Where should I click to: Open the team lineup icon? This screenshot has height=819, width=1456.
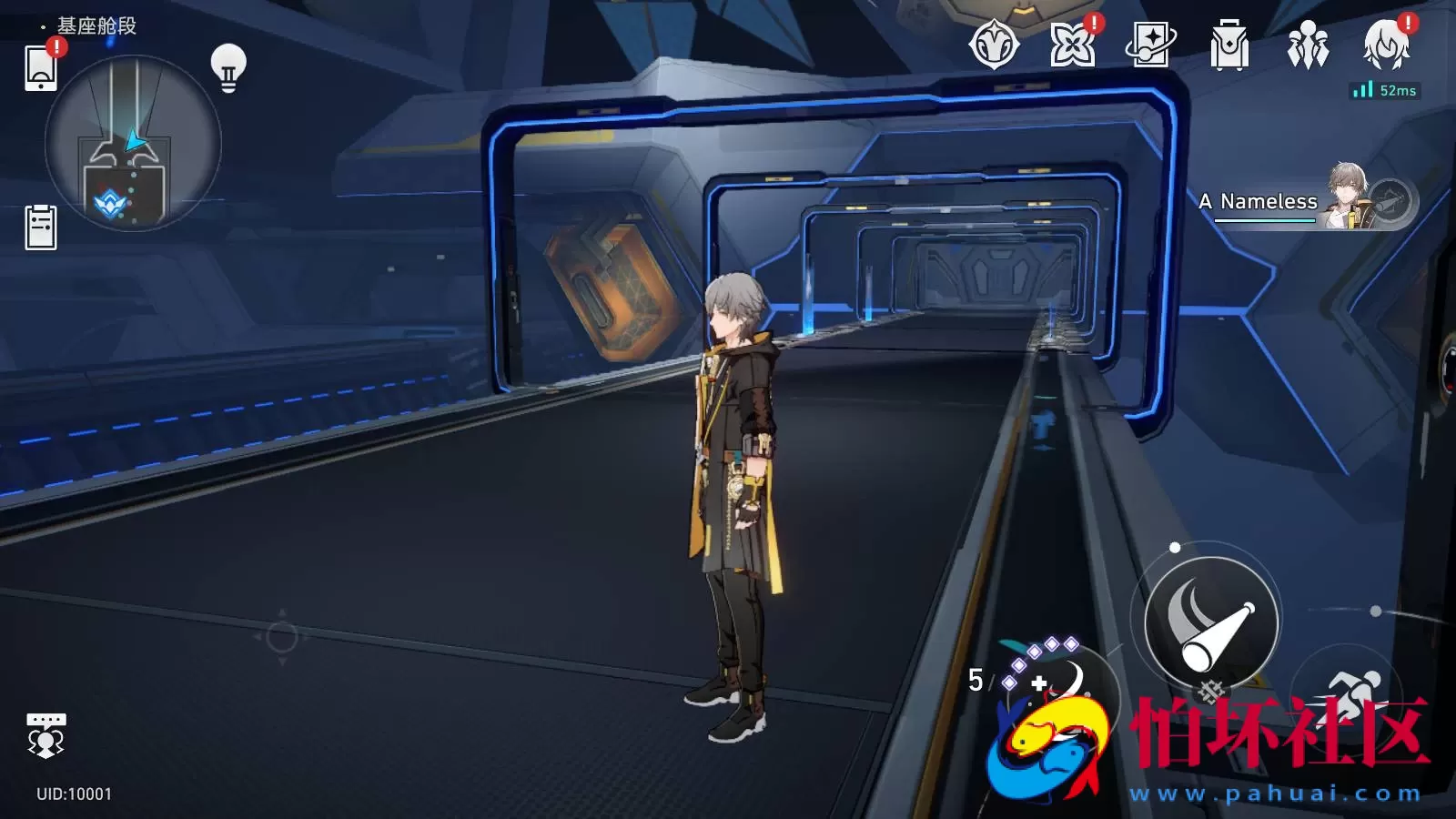point(1308,43)
